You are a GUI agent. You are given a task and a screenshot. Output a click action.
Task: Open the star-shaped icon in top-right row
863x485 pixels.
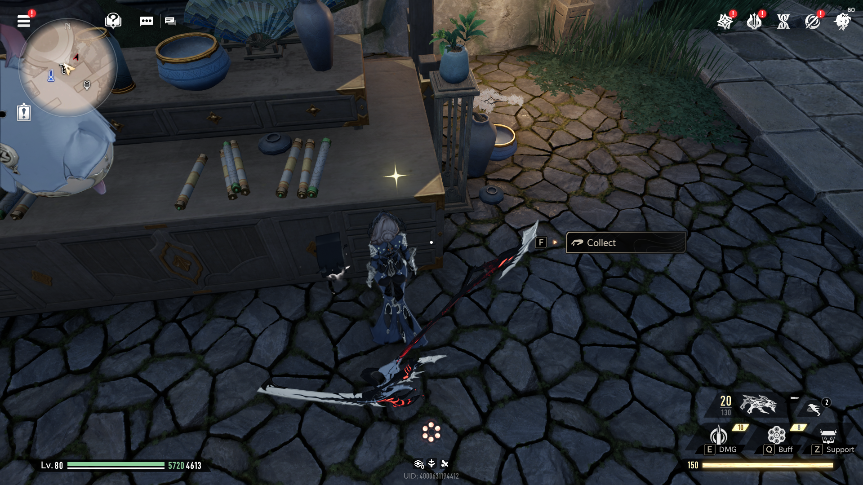[x=724, y=21]
